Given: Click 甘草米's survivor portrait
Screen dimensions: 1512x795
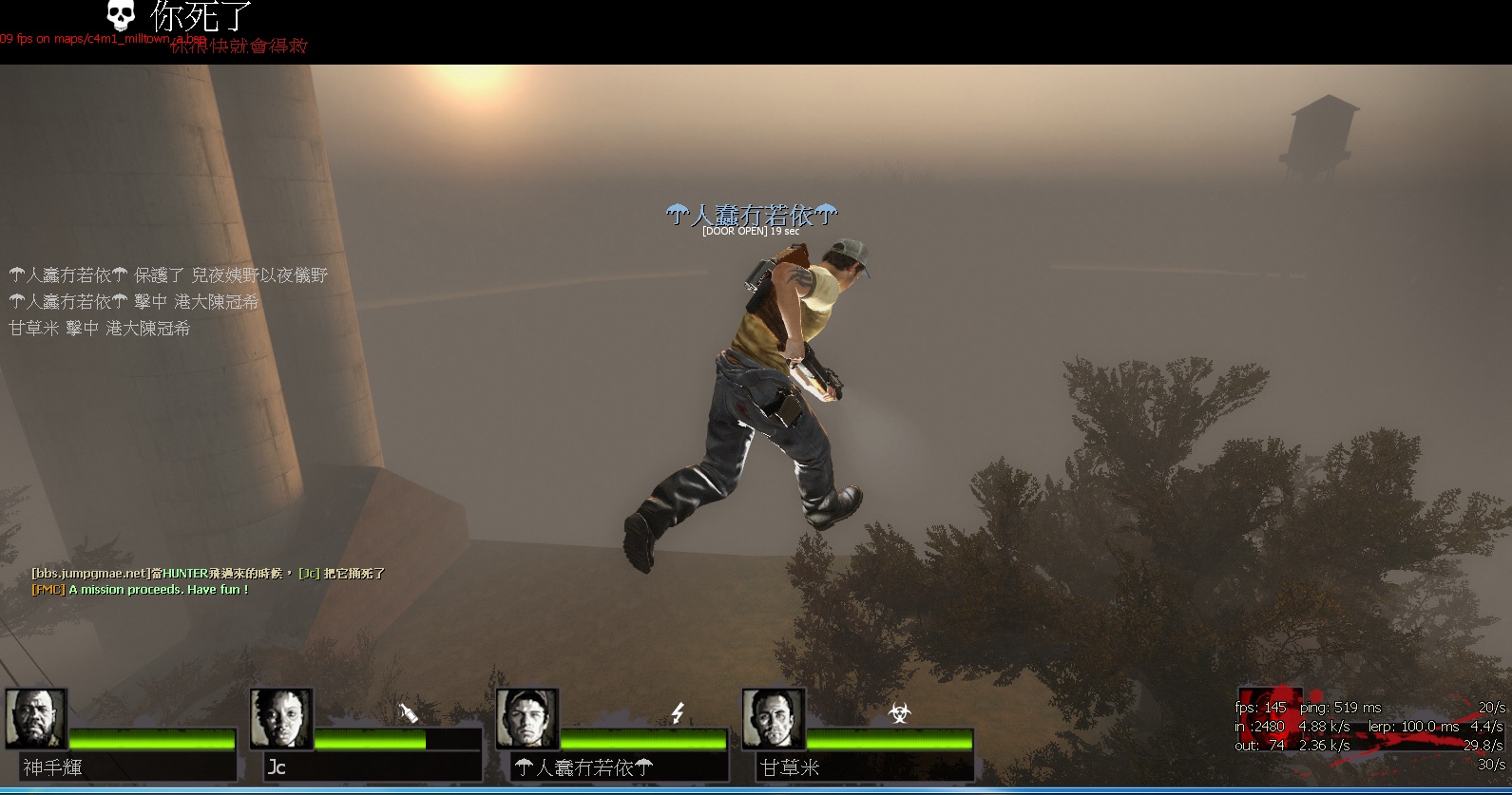Looking at the screenshot, I should tap(773, 719).
